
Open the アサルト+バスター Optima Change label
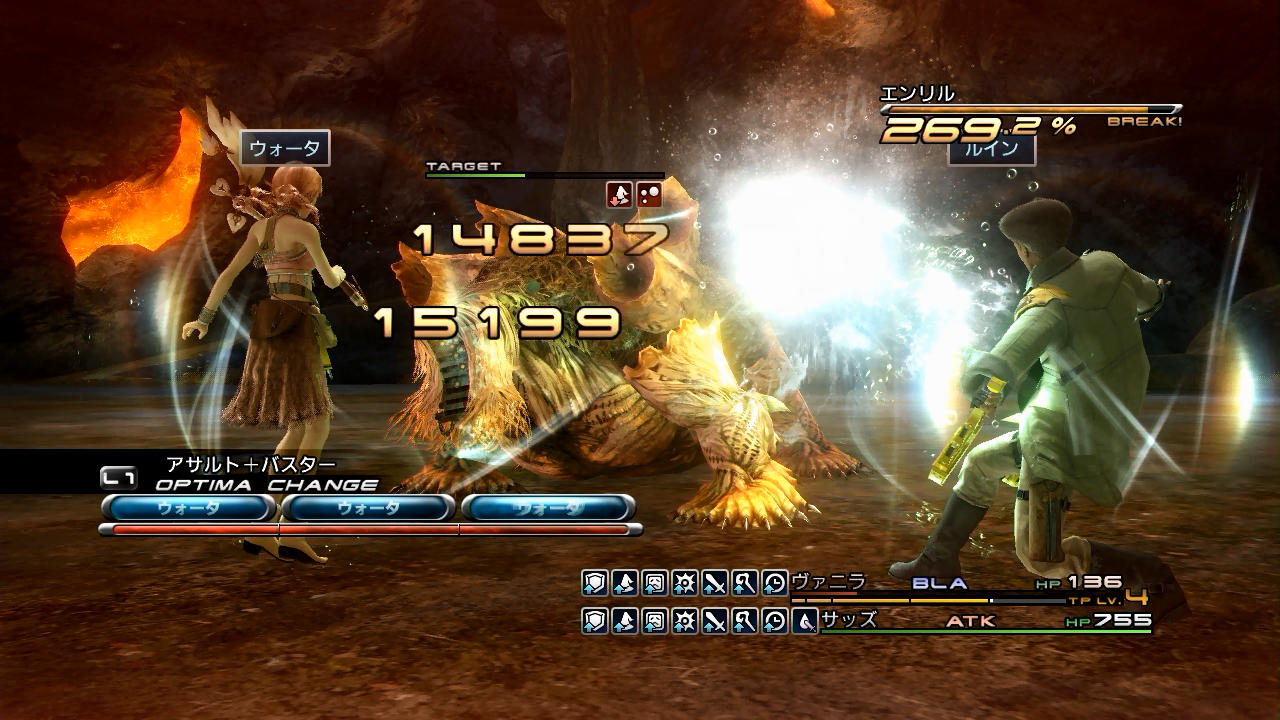coord(250,464)
